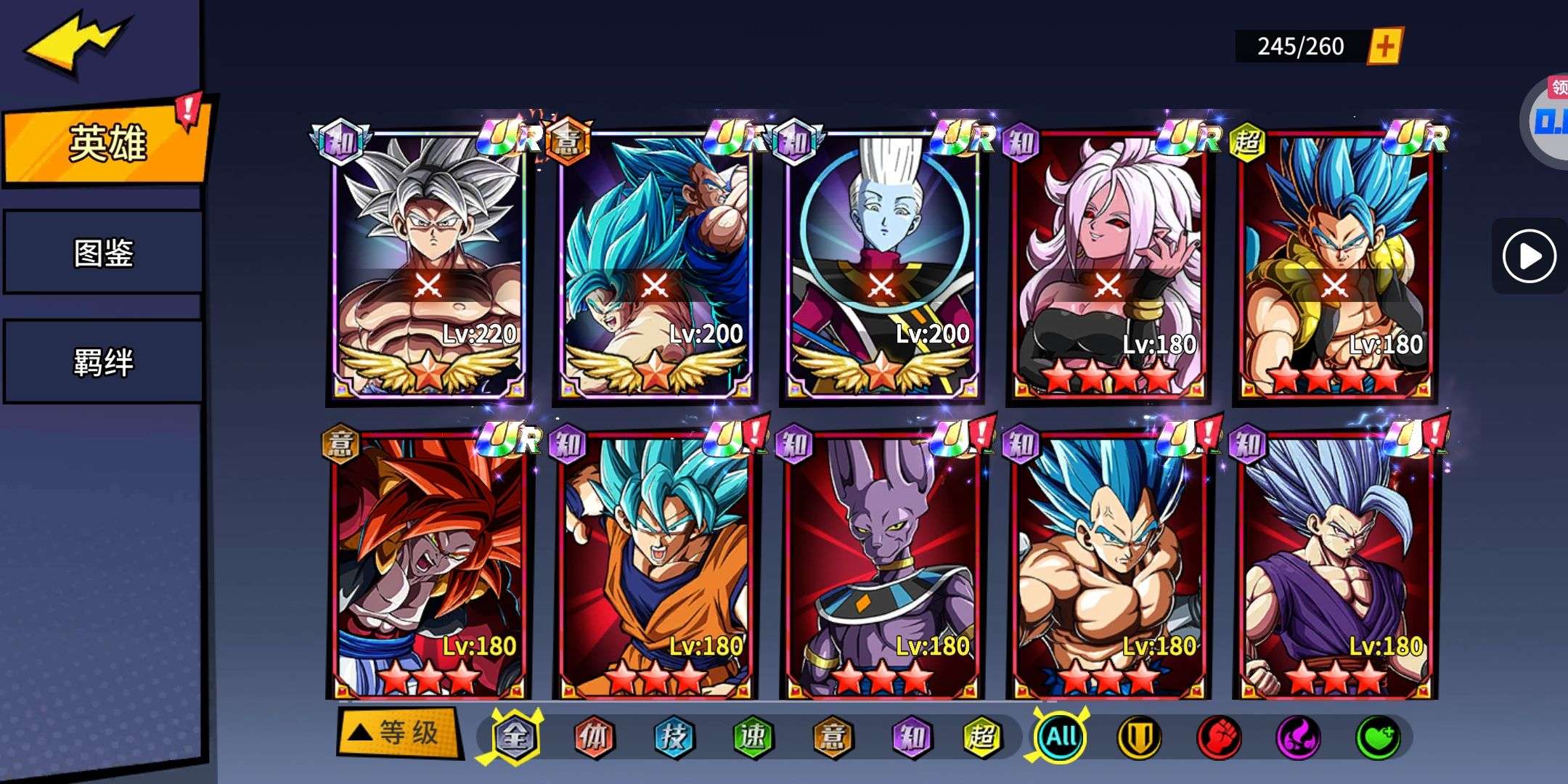Show only red fist attacker heroes
1568x784 pixels.
coord(1219,738)
